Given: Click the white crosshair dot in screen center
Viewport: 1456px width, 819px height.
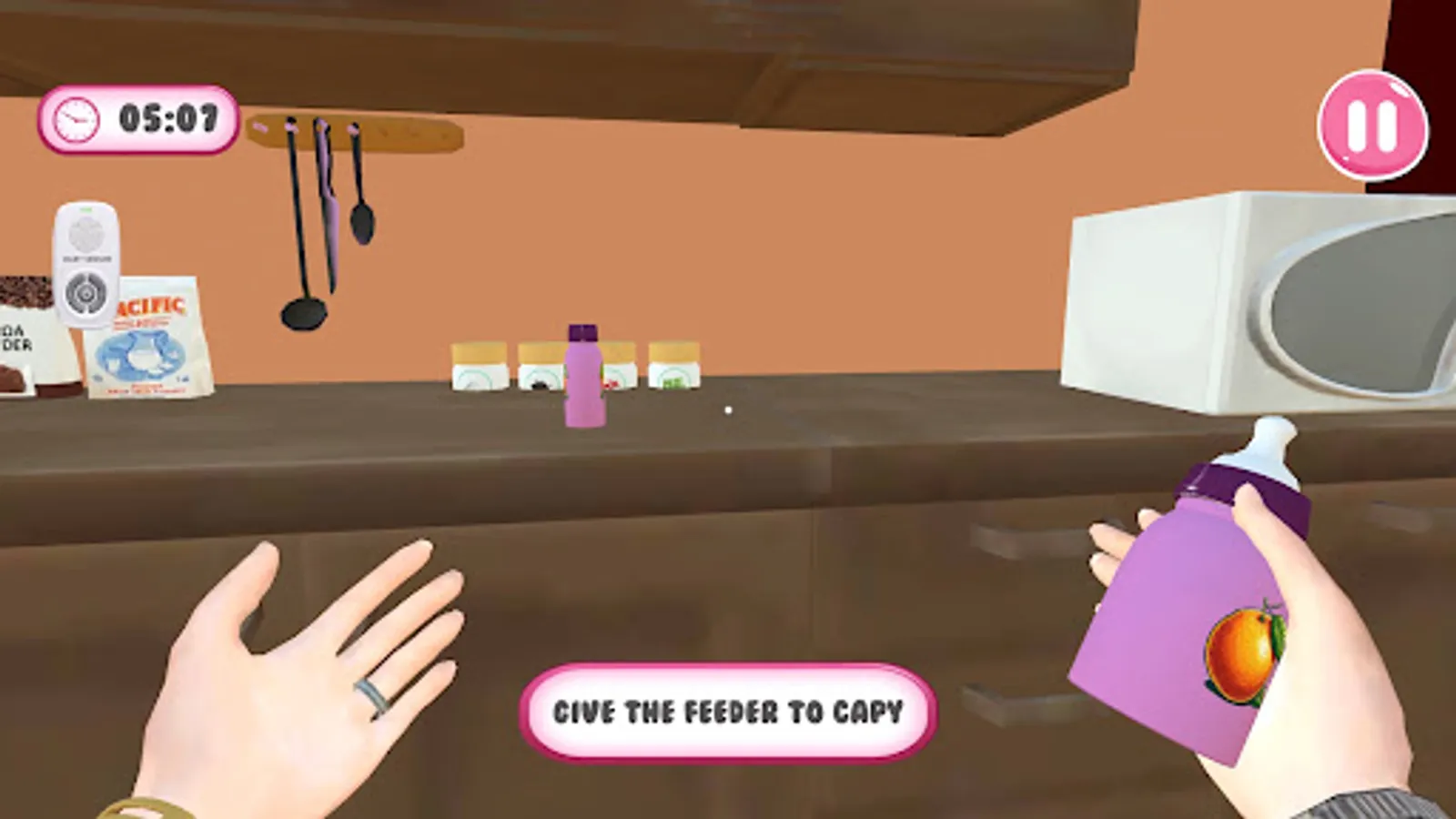Looking at the screenshot, I should click(727, 411).
